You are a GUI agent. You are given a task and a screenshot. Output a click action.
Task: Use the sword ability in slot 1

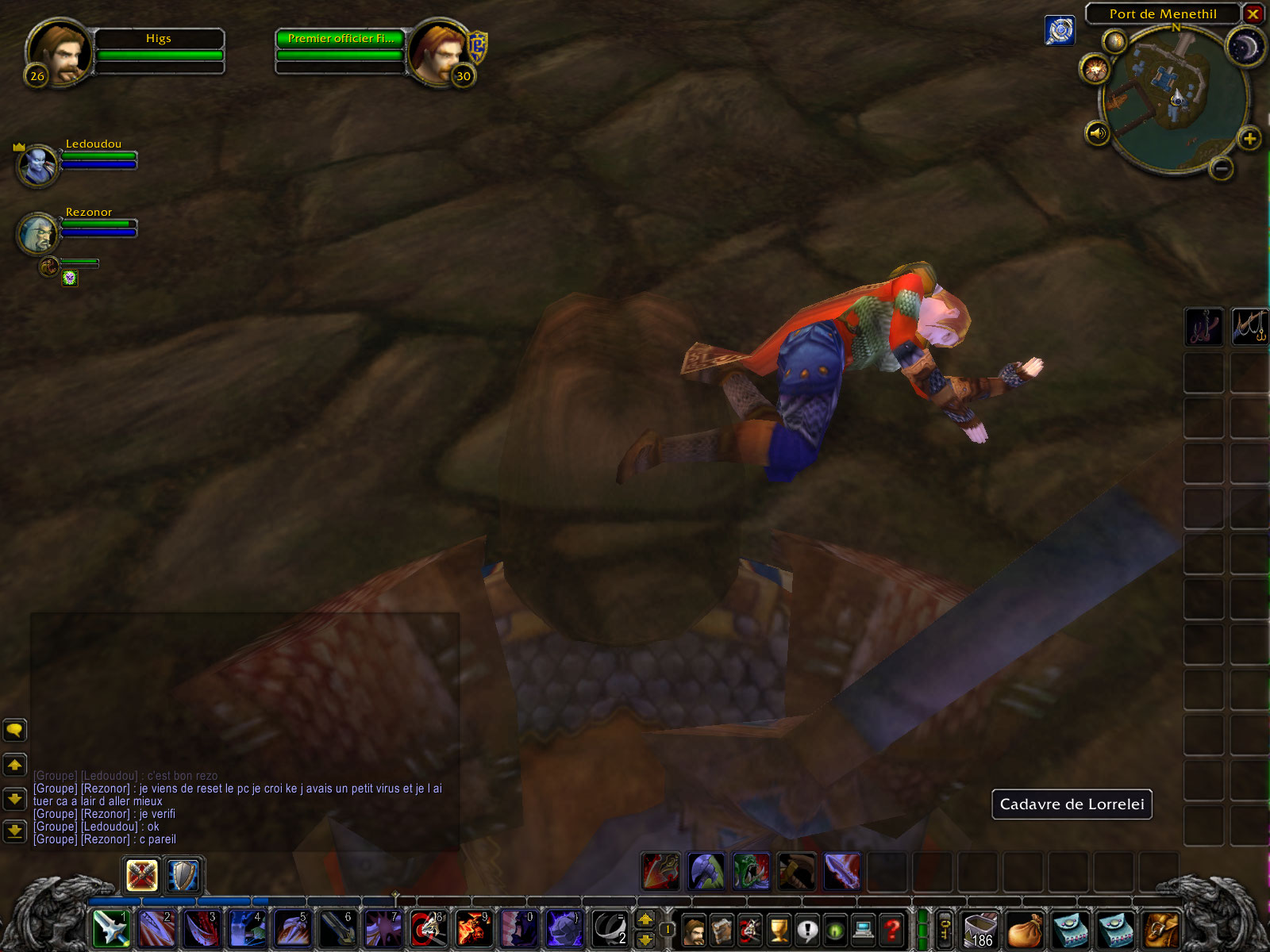[x=111, y=928]
